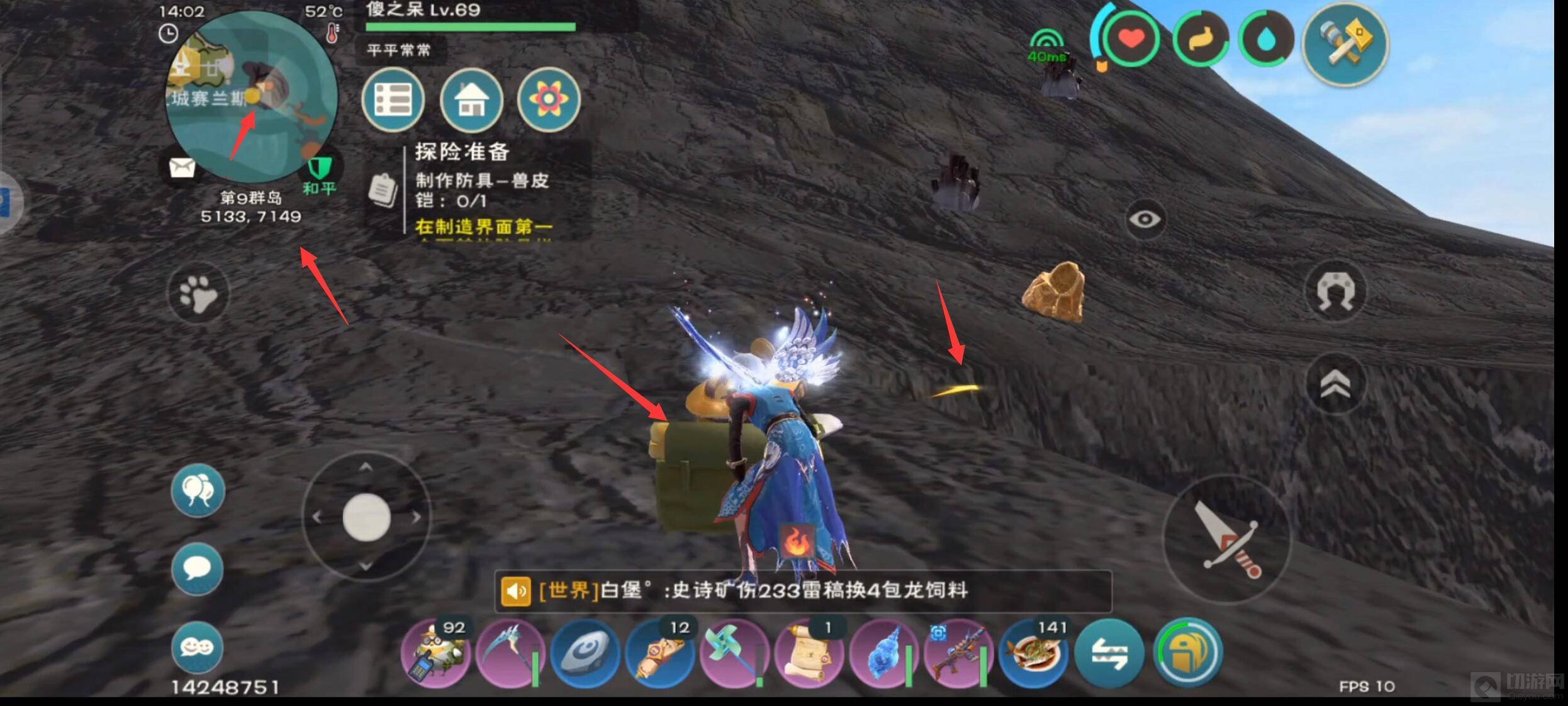The height and width of the screenshot is (706, 1568).
Task: Open the balloons social button
Action: [198, 491]
